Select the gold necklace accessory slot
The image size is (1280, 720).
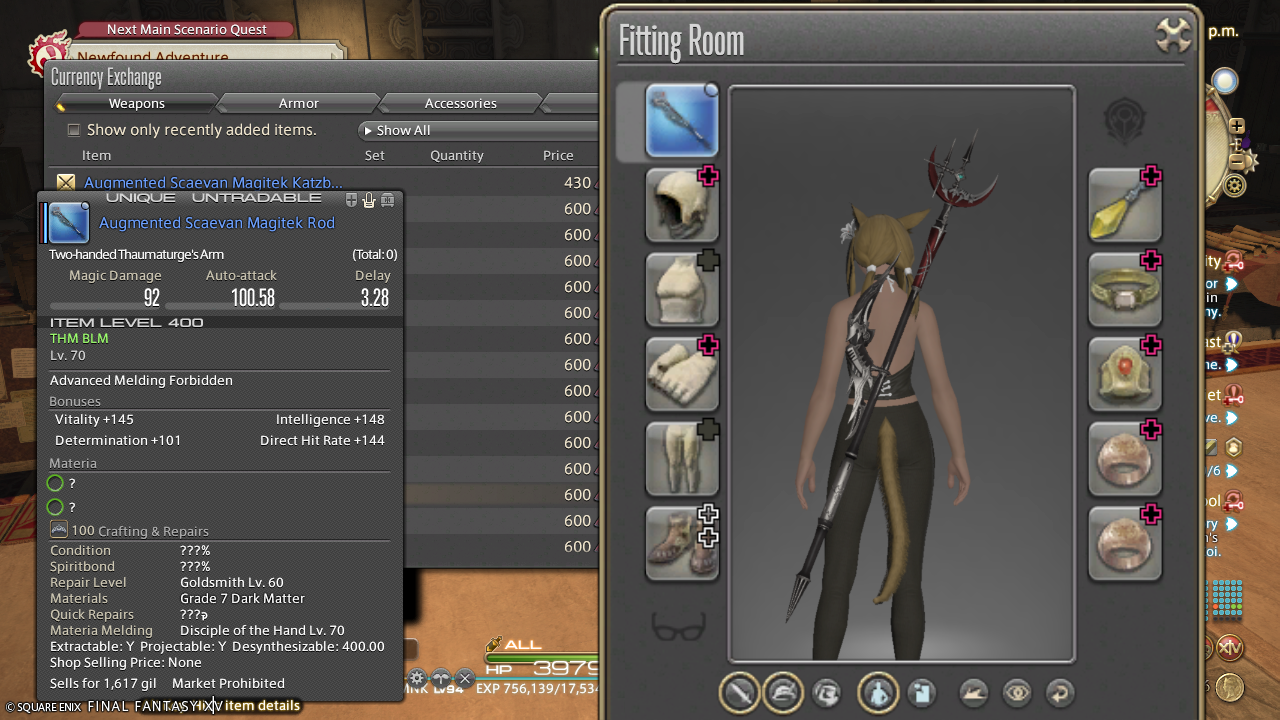(1125, 375)
